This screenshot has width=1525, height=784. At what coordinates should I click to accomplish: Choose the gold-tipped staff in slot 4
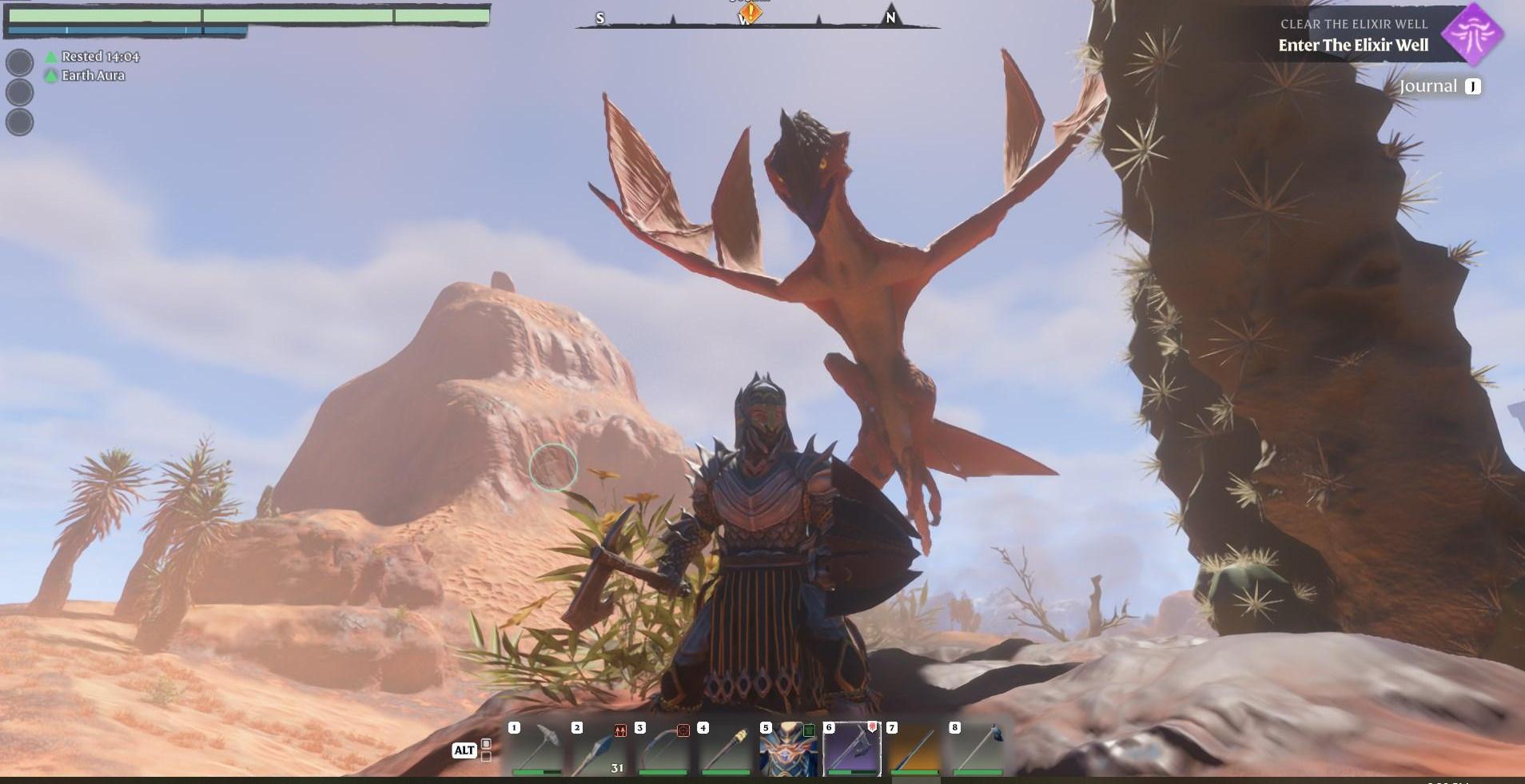click(726, 749)
